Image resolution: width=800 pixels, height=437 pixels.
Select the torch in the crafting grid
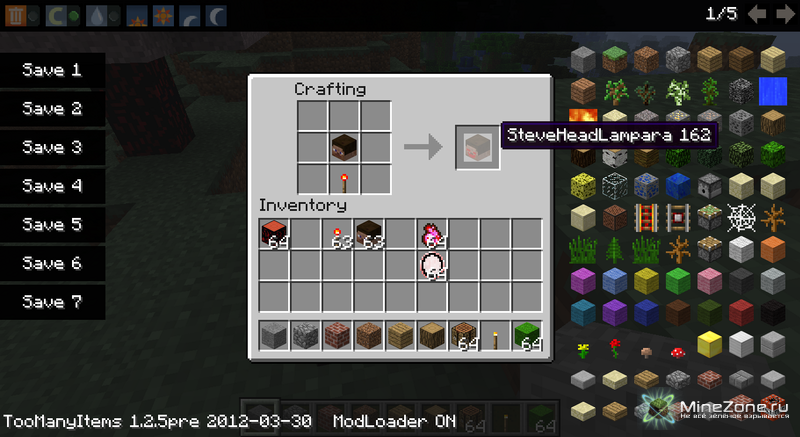(x=345, y=178)
